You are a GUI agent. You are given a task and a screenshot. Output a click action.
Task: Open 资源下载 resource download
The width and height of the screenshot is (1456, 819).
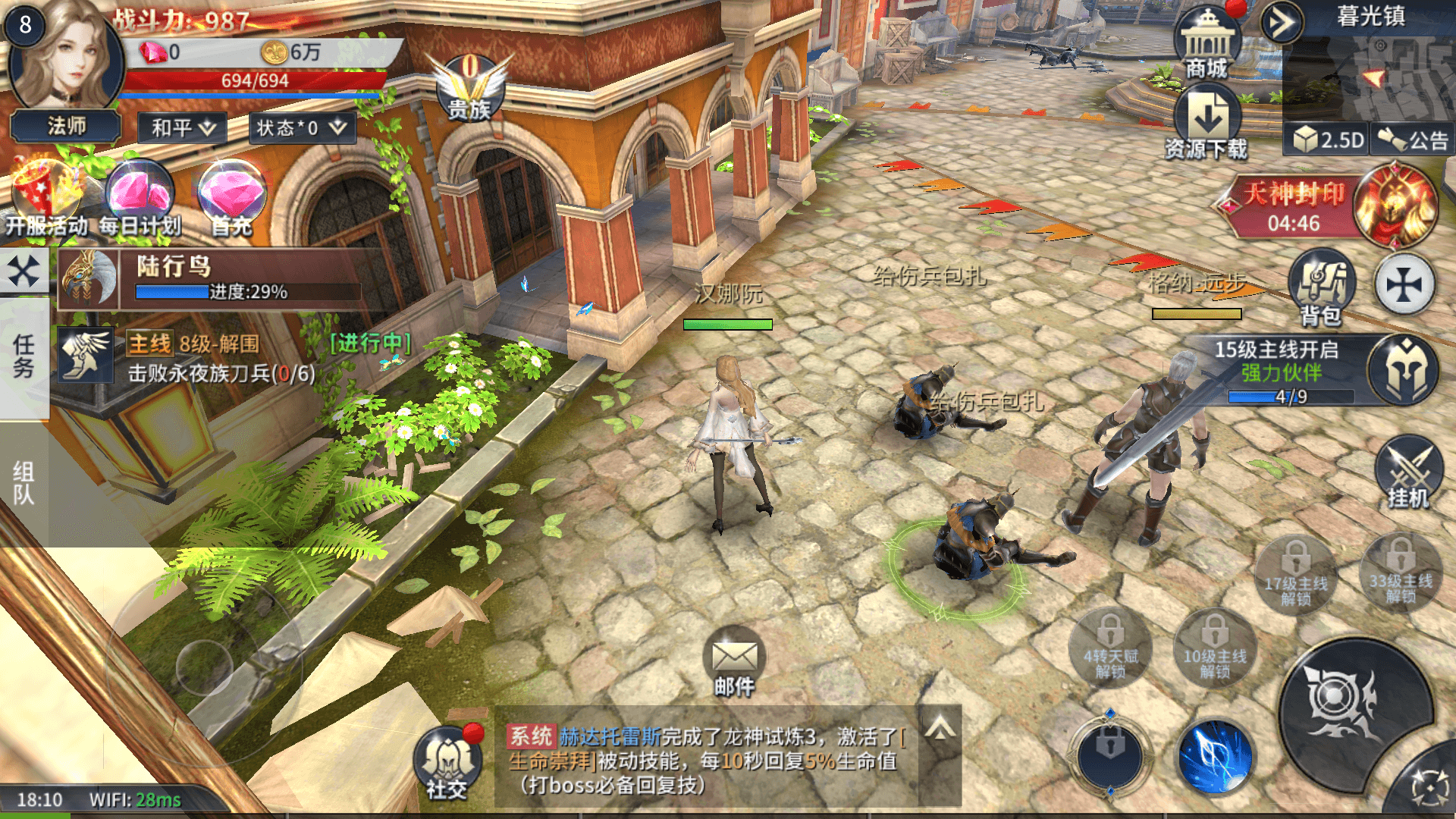1207,121
